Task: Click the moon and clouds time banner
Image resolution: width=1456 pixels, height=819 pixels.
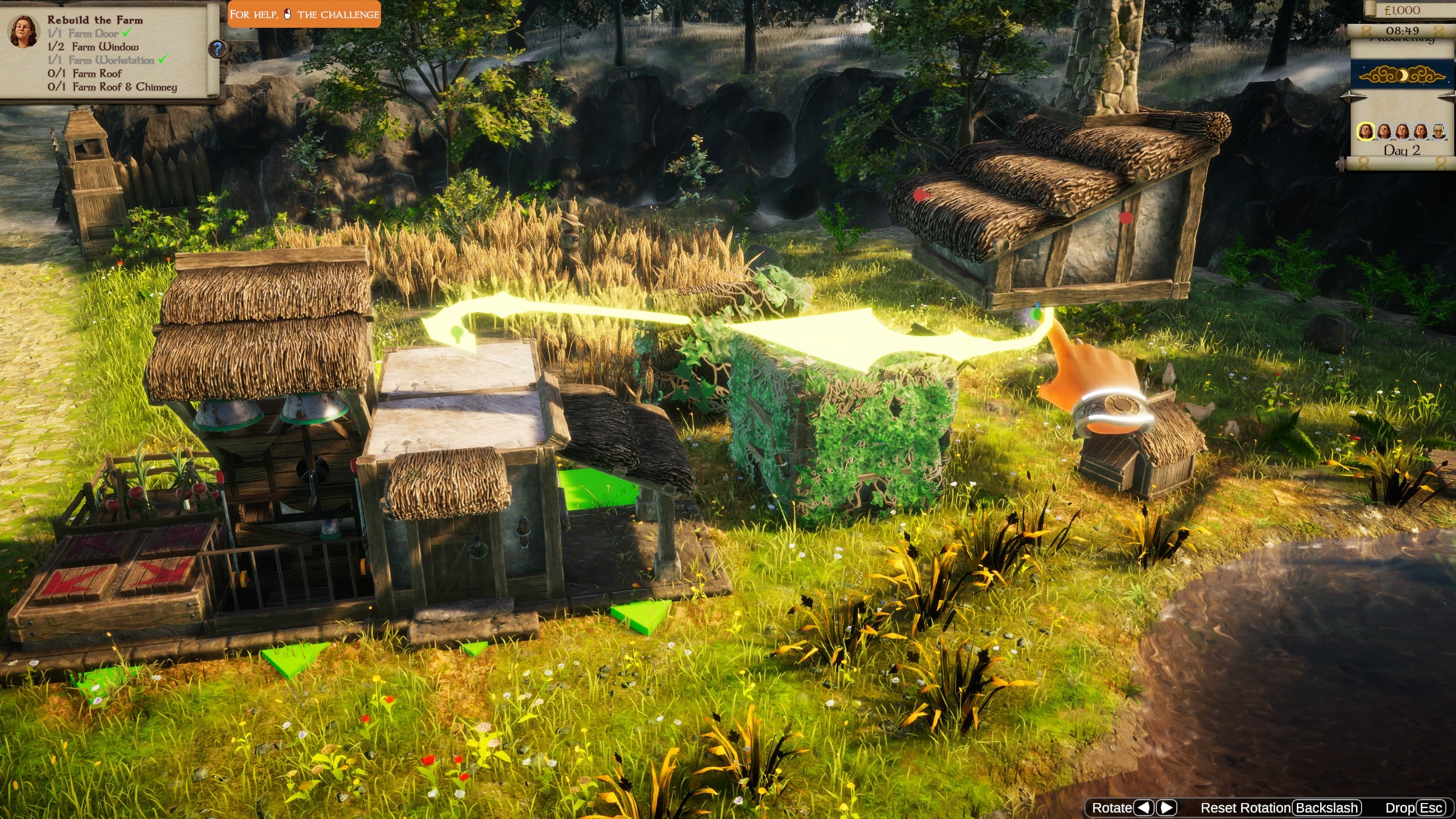Action: pyautogui.click(x=1401, y=76)
